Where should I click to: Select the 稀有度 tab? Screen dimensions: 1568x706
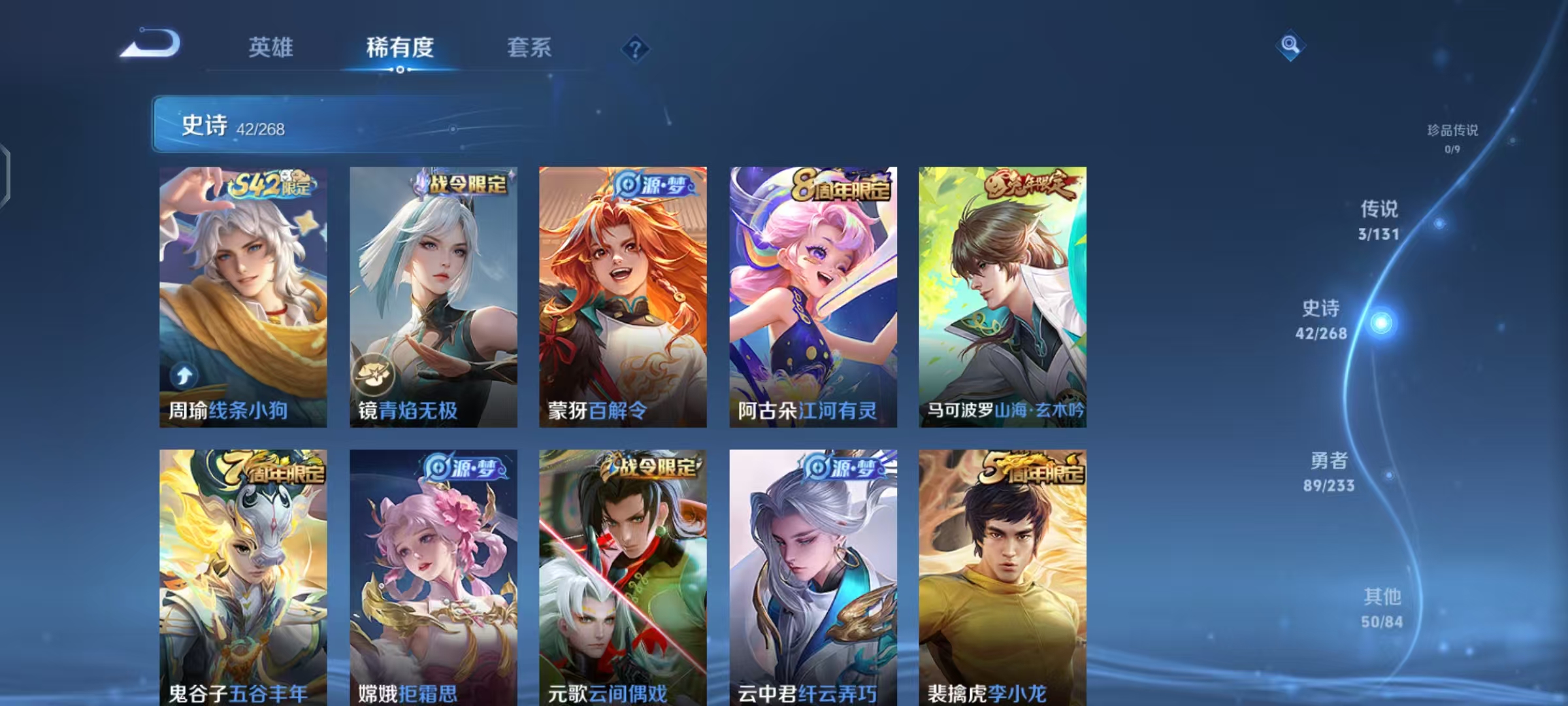[x=401, y=48]
